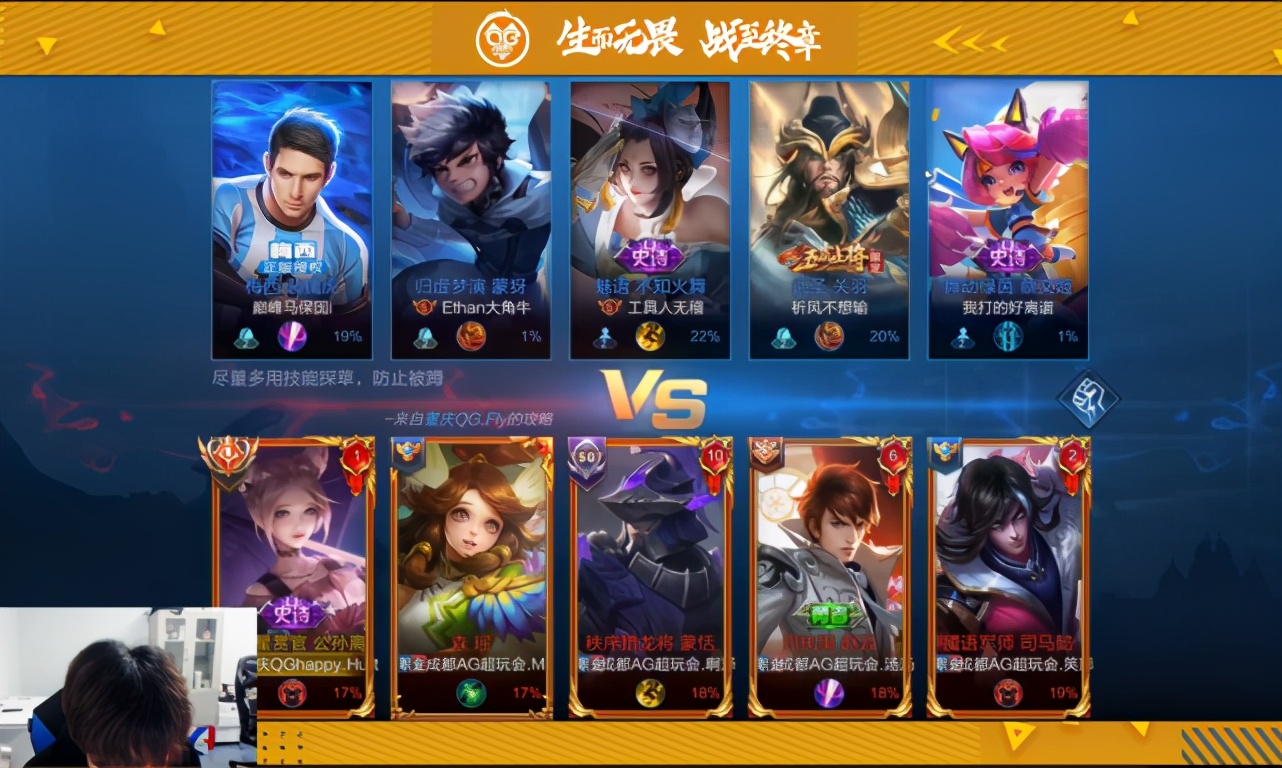
Task: Pick the 关羽 card of 祈凤不想输
Action: point(829,219)
